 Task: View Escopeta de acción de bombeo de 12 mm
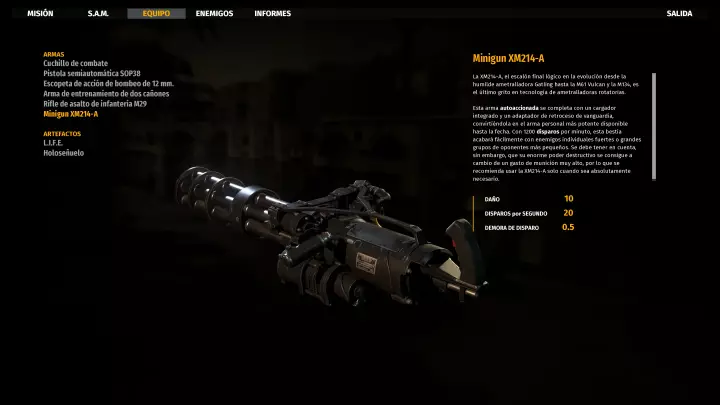click(108, 83)
